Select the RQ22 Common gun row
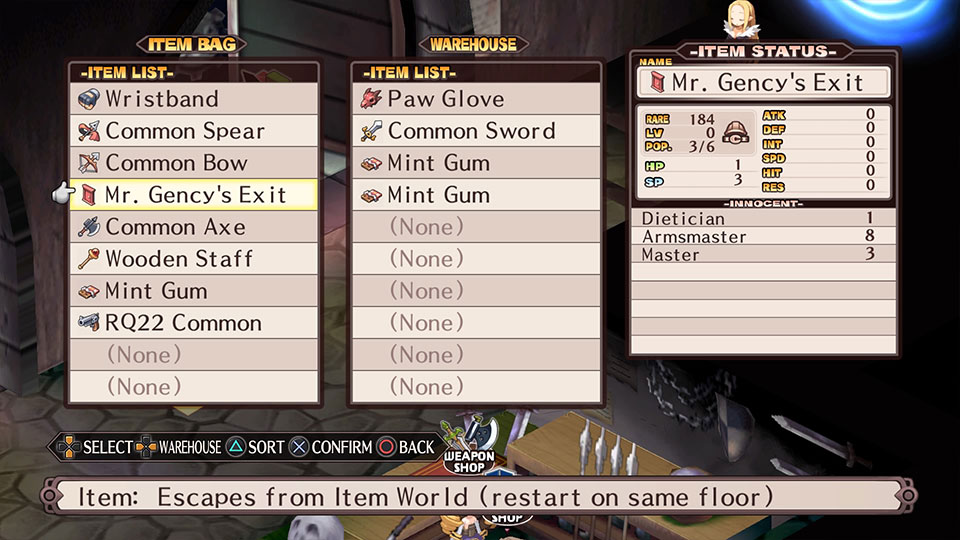The image size is (960, 540). (195, 323)
